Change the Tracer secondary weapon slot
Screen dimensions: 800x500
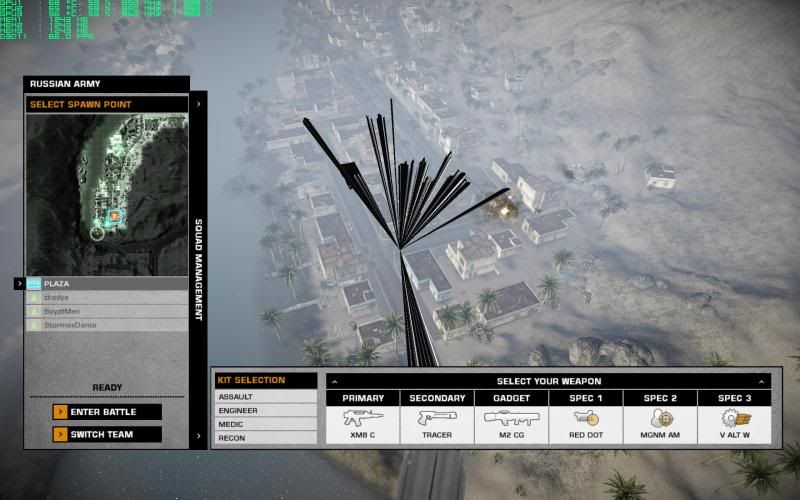coord(437,418)
